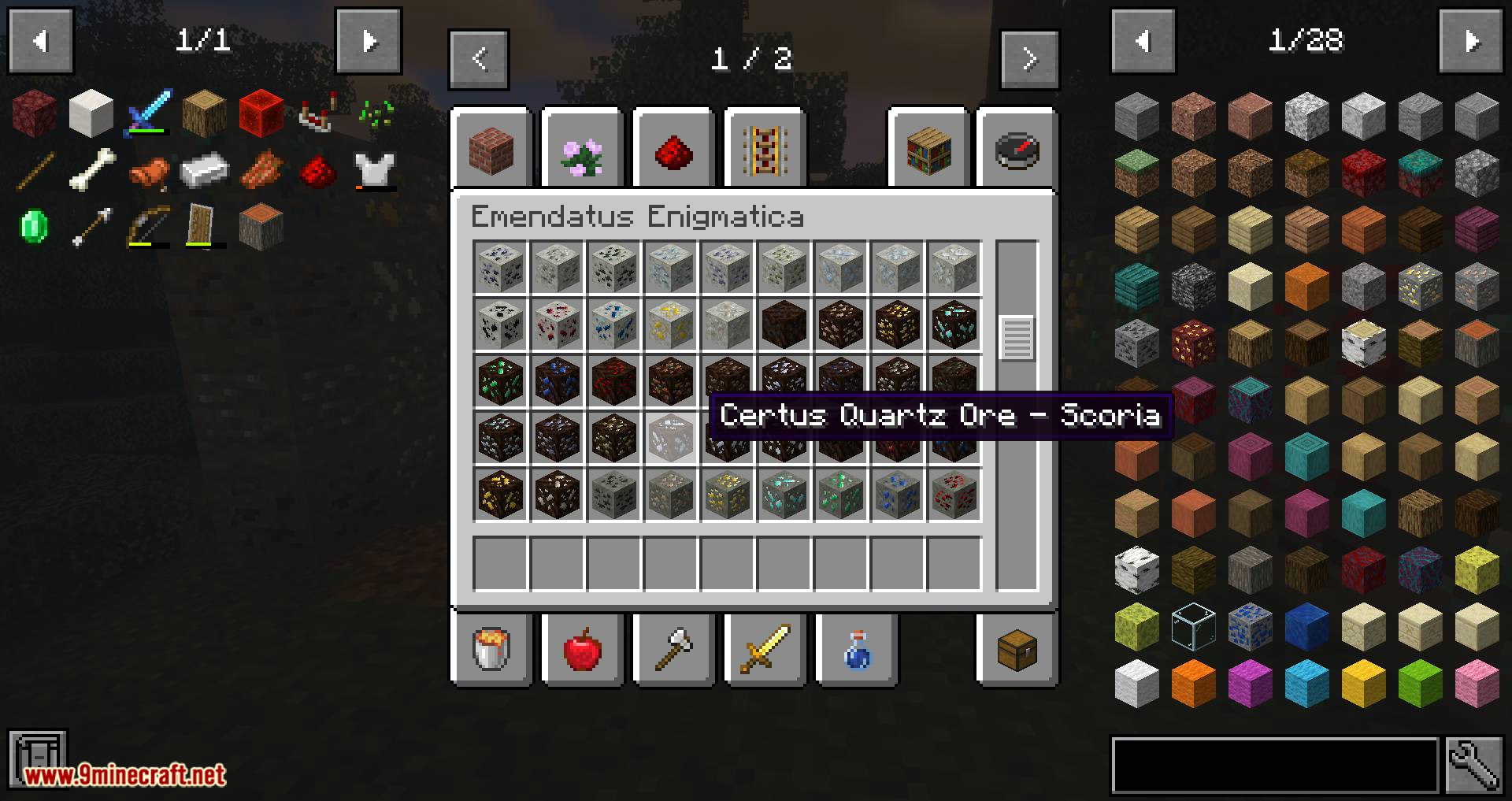Screen dimensions: 1512x801
Task: Select the compass recipe category icon
Action: [1017, 150]
